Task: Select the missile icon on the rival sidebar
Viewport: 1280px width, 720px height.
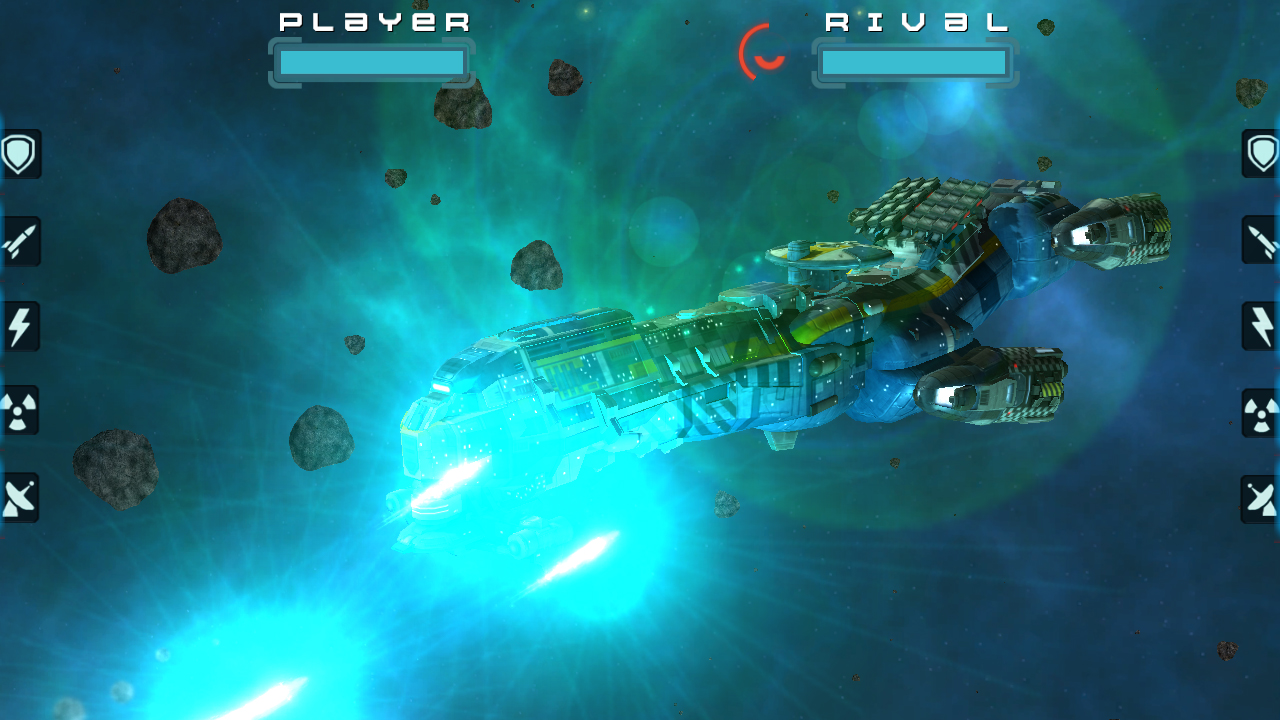Action: pyautogui.click(x=1259, y=241)
